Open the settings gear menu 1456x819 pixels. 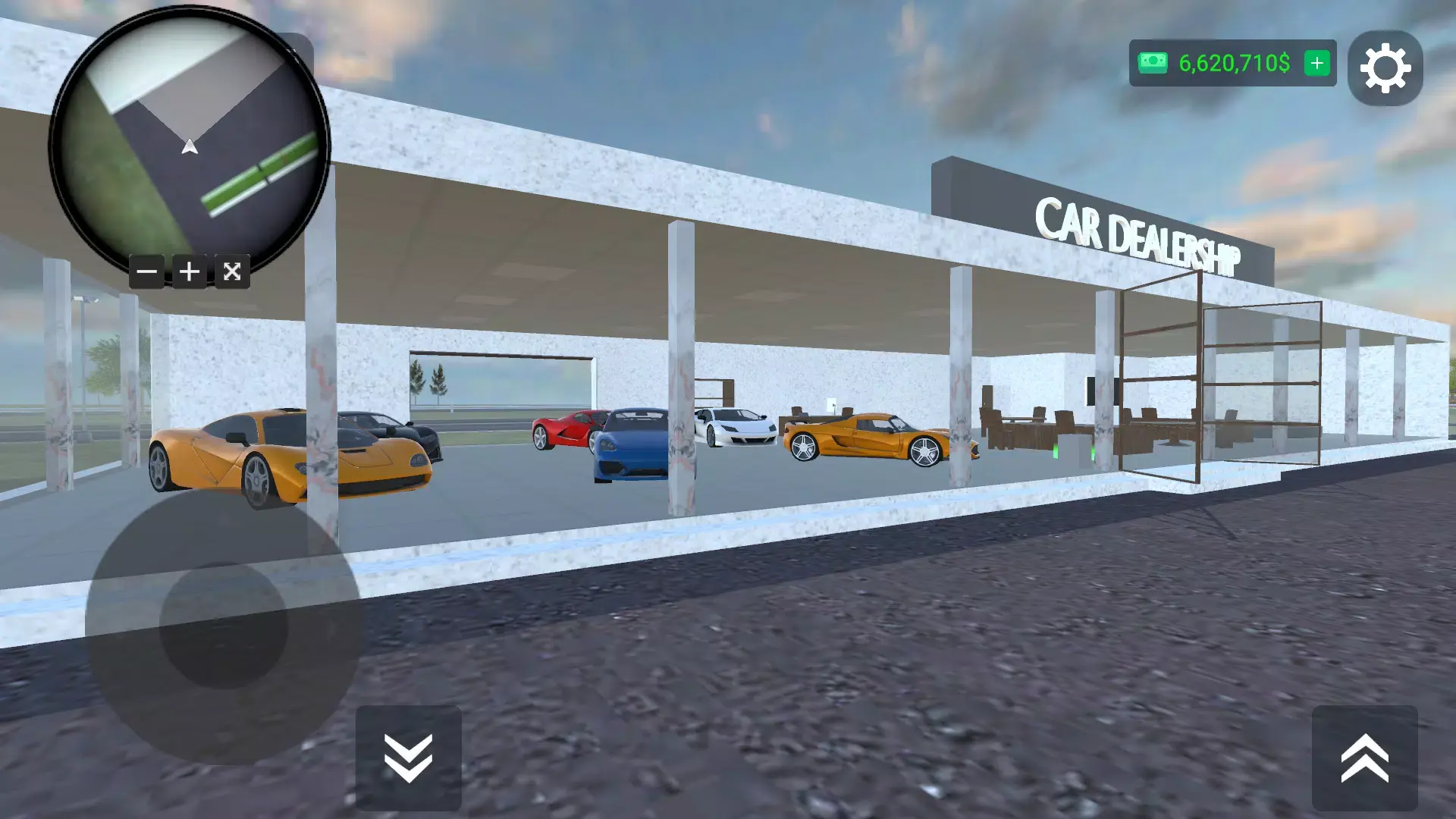[x=1385, y=67]
